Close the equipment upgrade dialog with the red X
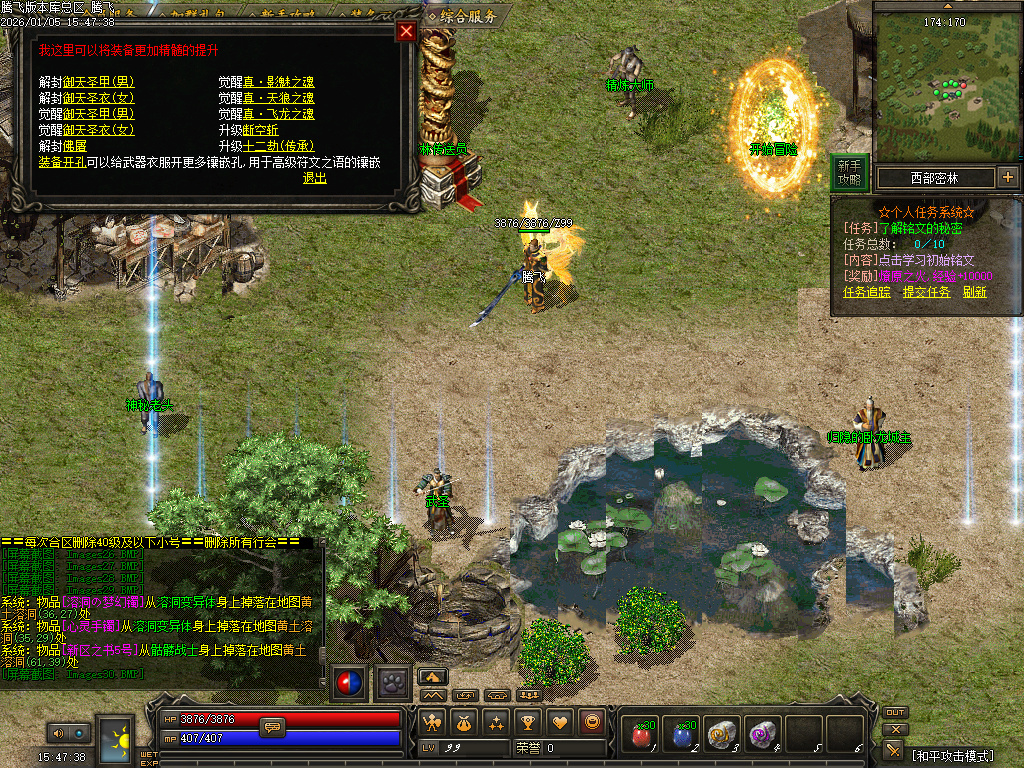The height and width of the screenshot is (768, 1024). tap(406, 31)
